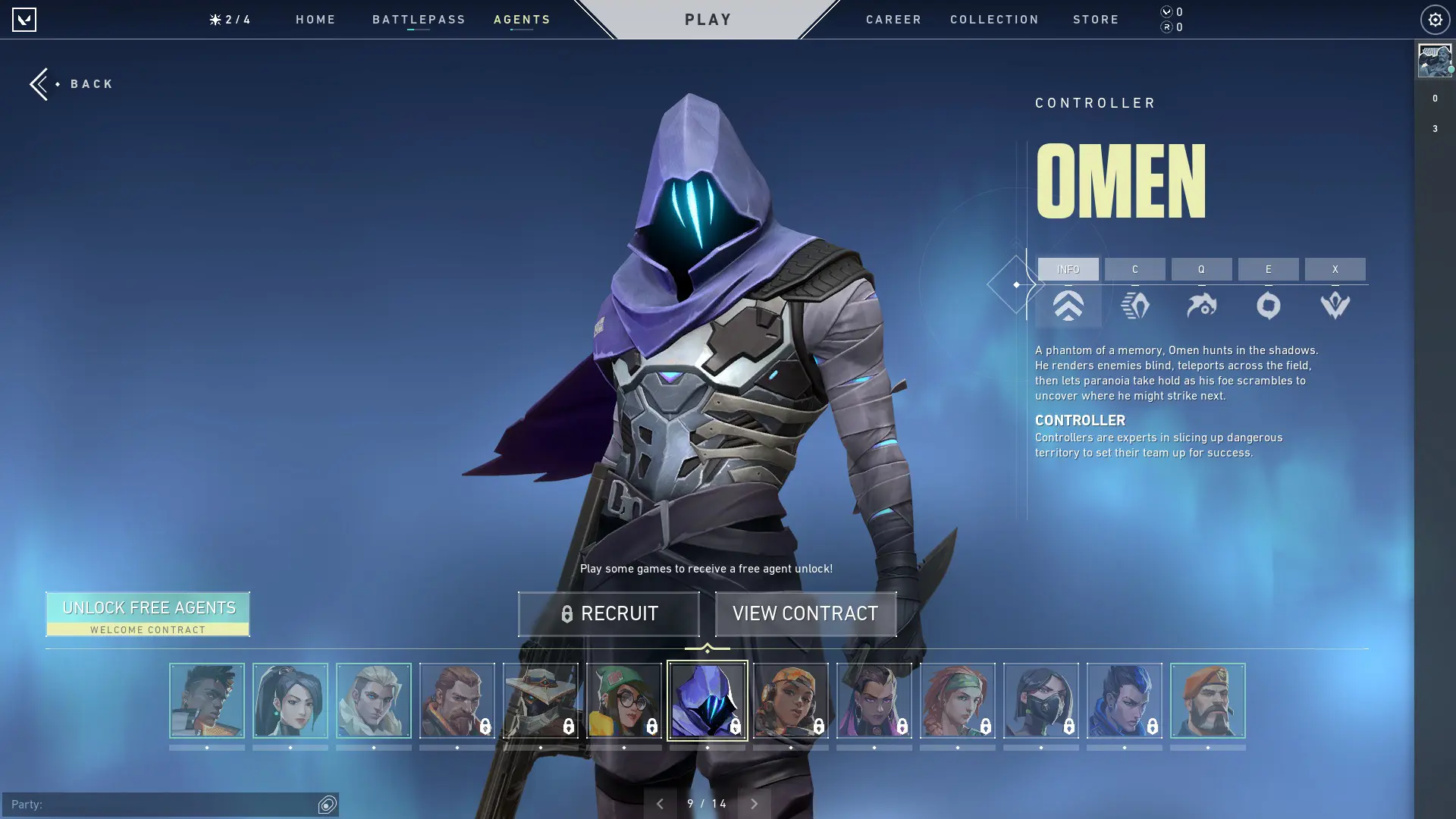1456x819 pixels.
Task: View the From the Shadows ultimate icon
Action: [x=1335, y=306]
